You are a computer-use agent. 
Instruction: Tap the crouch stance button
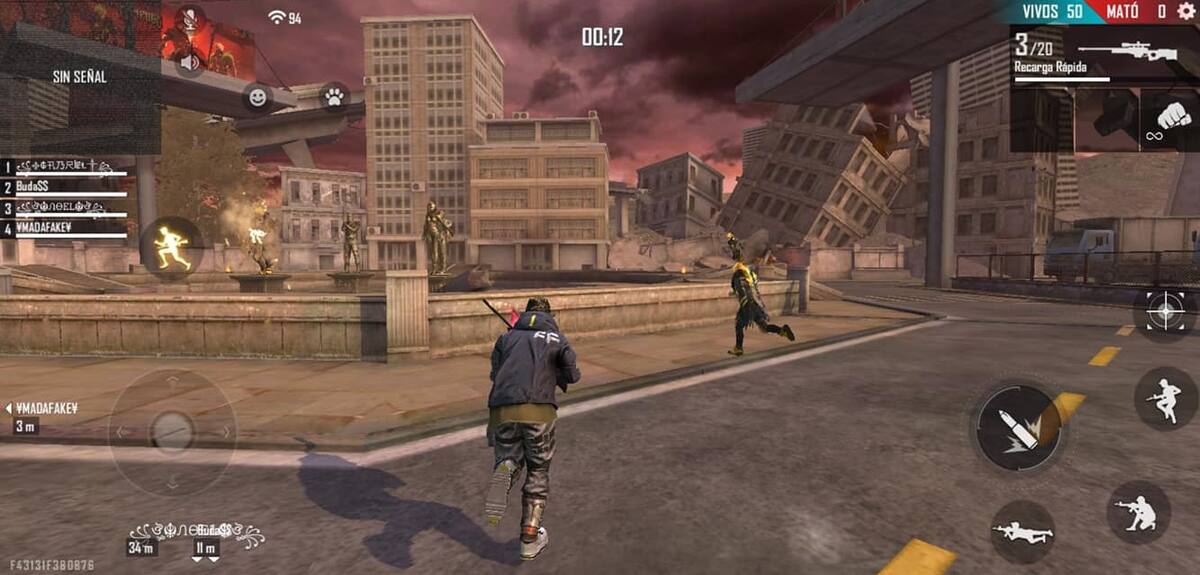coord(1138,512)
